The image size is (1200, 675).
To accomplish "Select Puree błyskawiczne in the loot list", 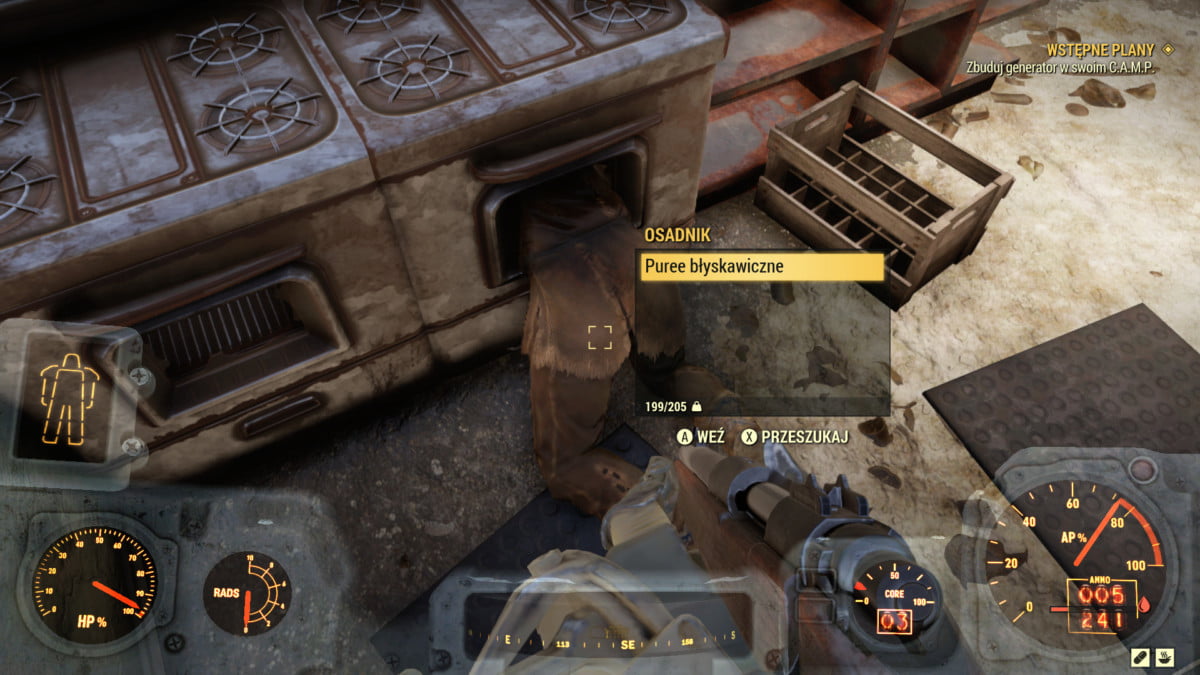I will (762, 267).
